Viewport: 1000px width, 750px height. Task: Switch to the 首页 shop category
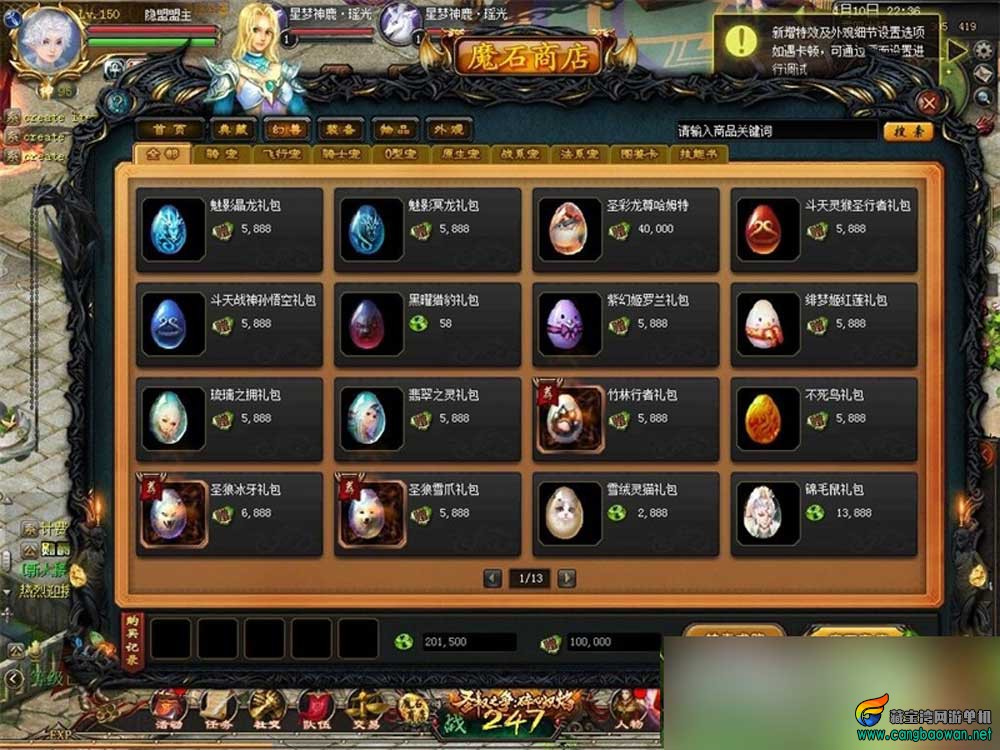point(170,130)
